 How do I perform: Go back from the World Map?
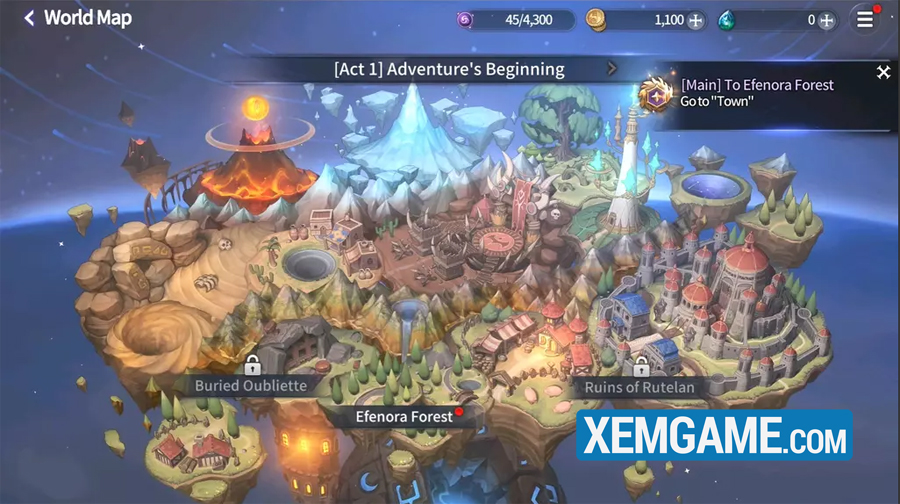29,18
